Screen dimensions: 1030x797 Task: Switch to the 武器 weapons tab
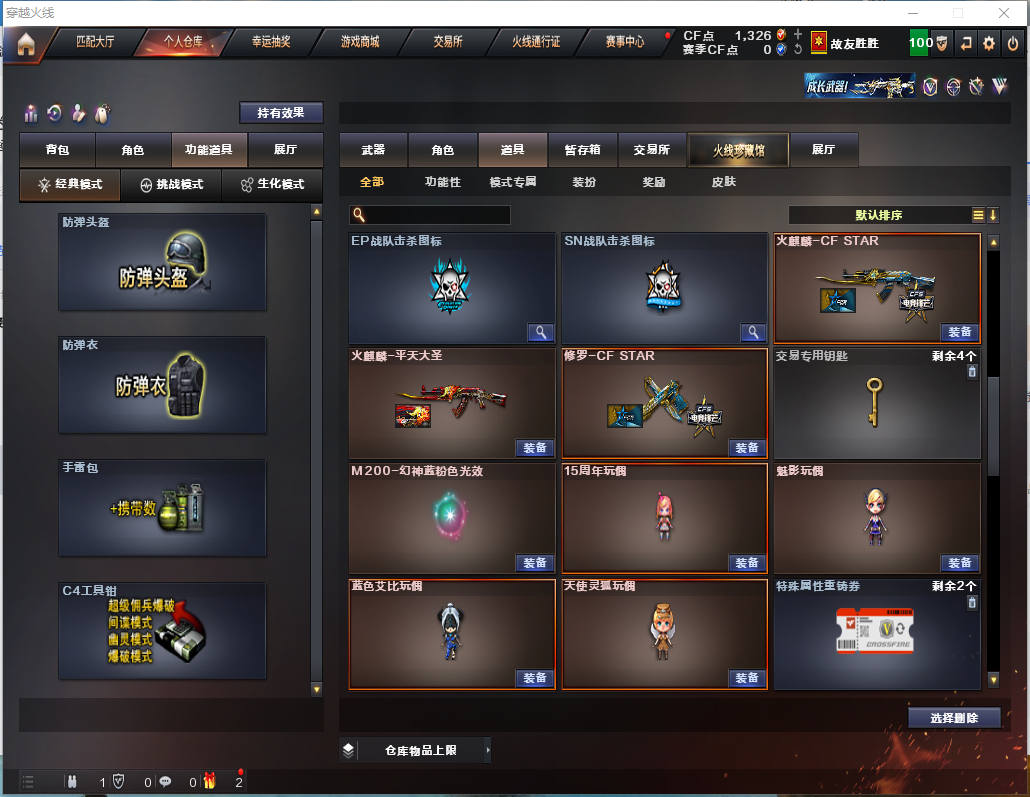373,150
